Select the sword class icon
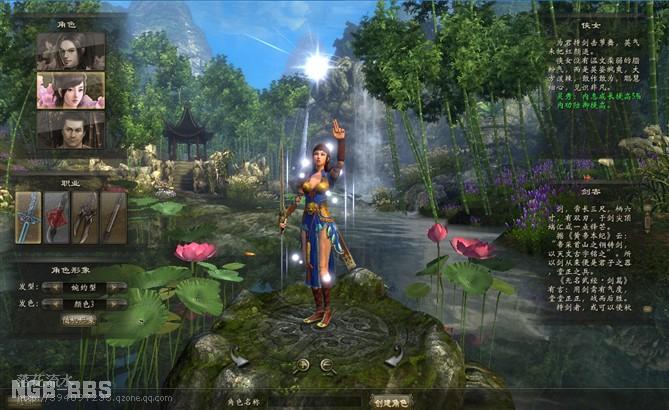669x410 pixels. click(28, 217)
